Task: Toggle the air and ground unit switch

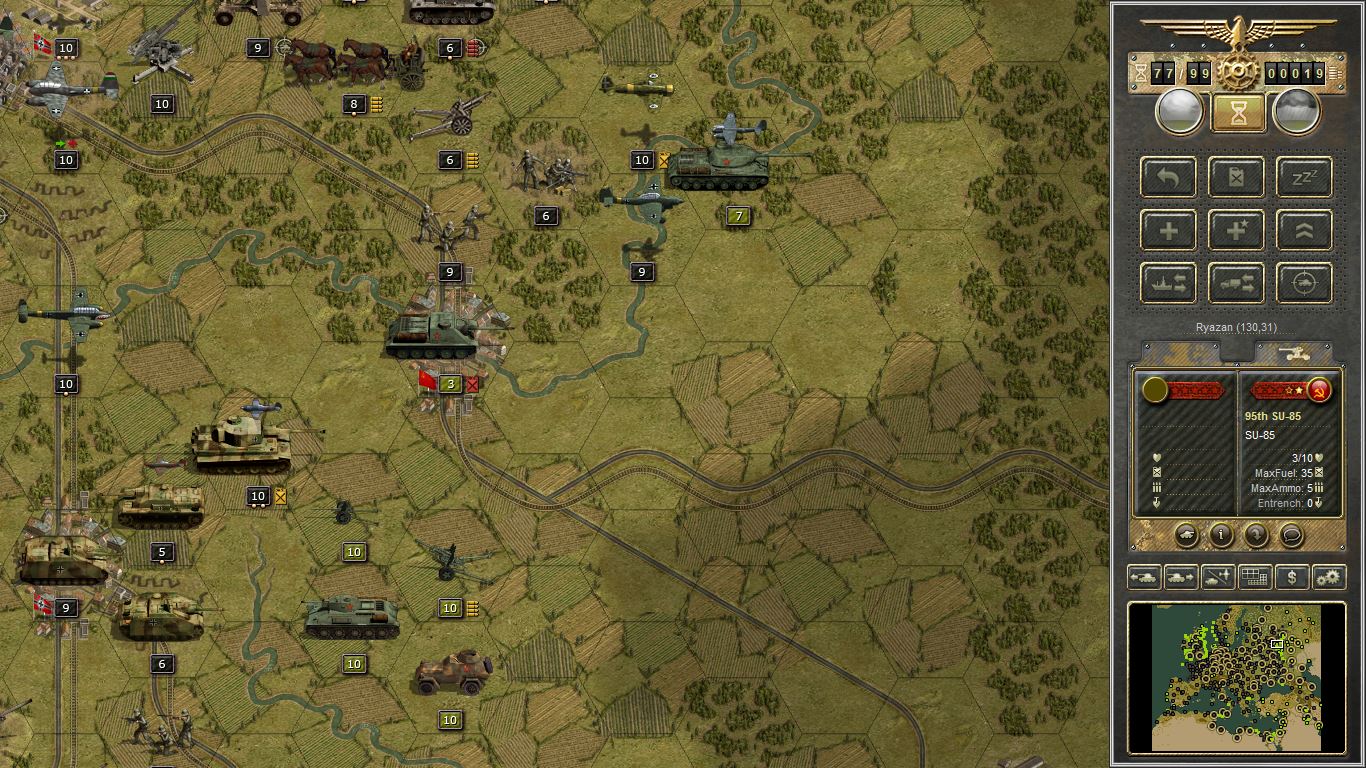Action: pos(1219,577)
